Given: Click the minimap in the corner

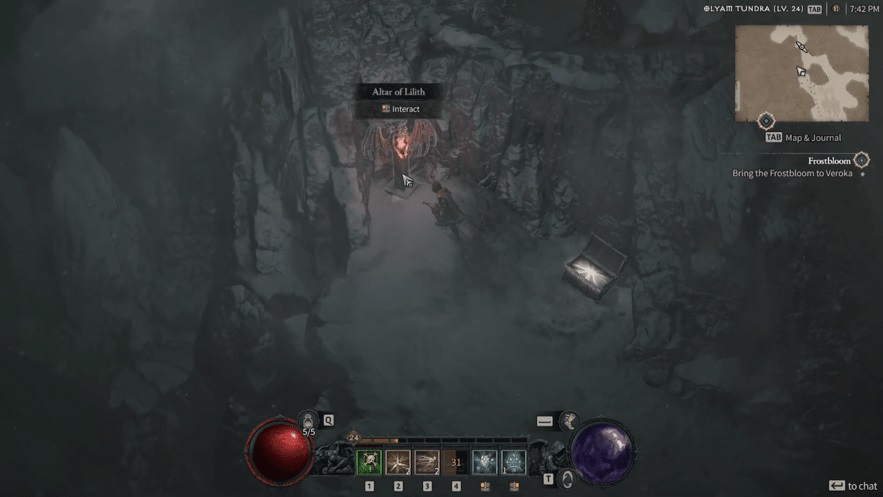Looking at the screenshot, I should tap(801, 73).
